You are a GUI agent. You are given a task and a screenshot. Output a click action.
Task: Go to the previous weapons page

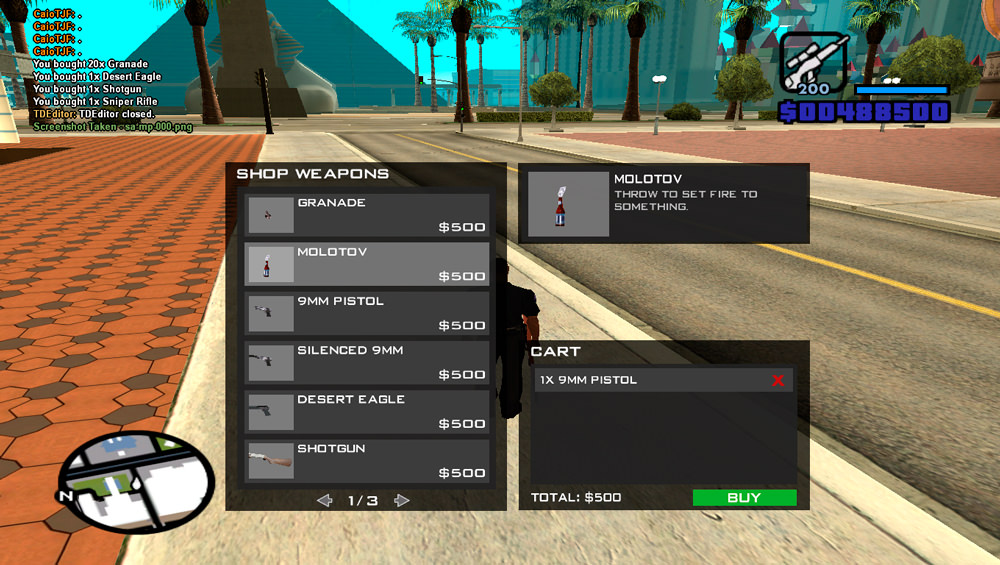point(324,500)
